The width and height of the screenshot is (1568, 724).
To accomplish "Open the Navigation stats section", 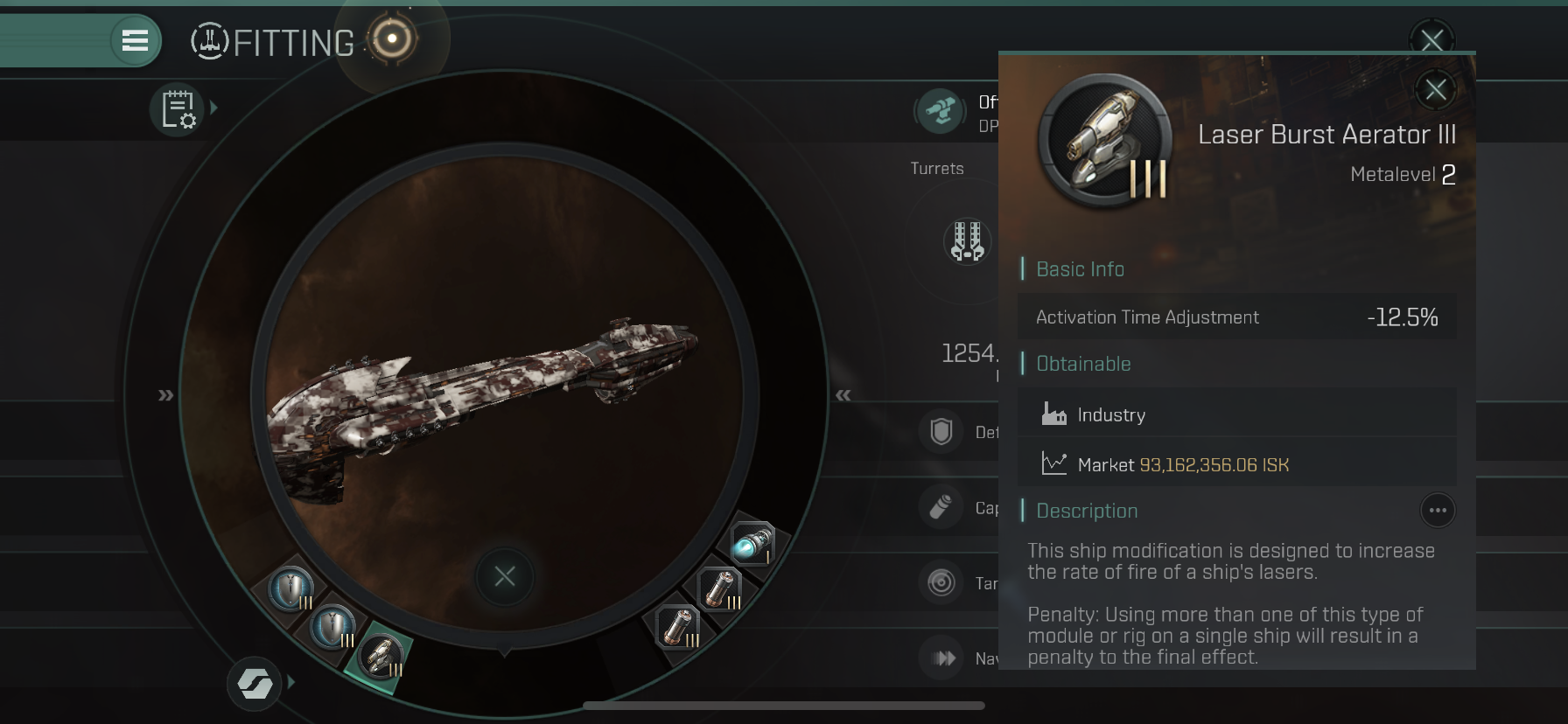I will [x=943, y=658].
